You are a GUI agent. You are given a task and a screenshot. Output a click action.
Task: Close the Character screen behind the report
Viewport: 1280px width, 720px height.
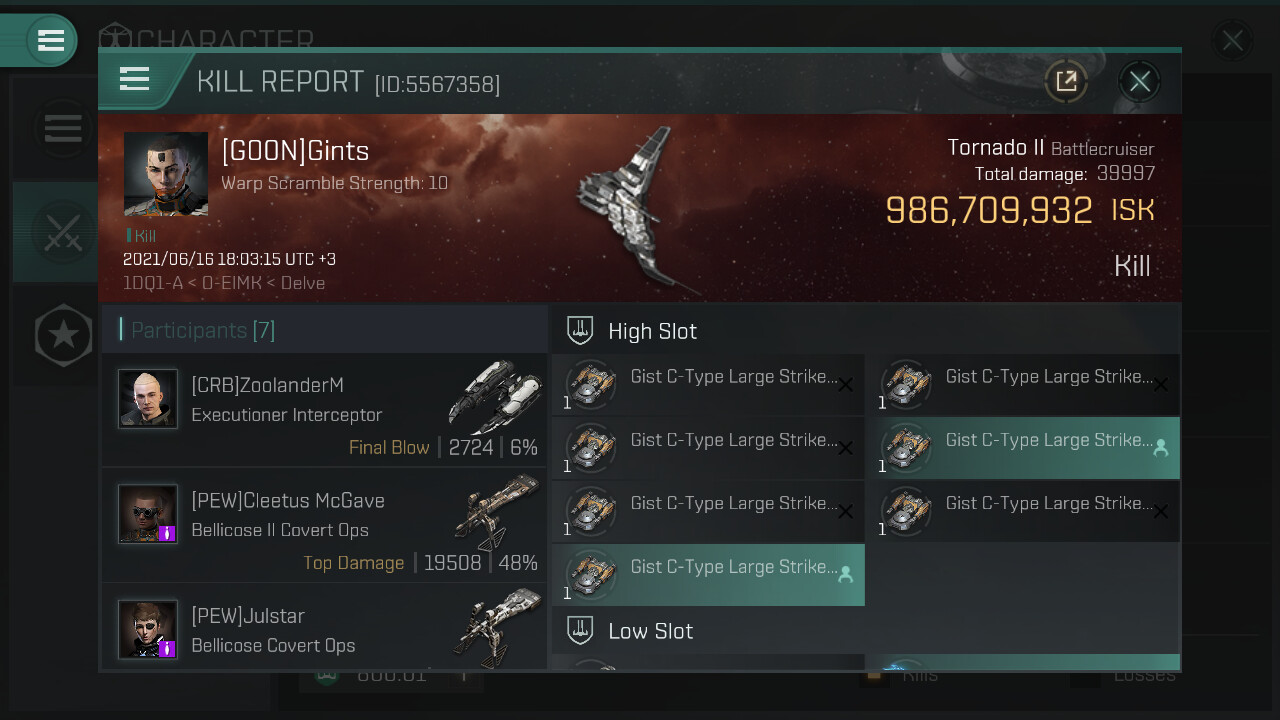(1232, 40)
